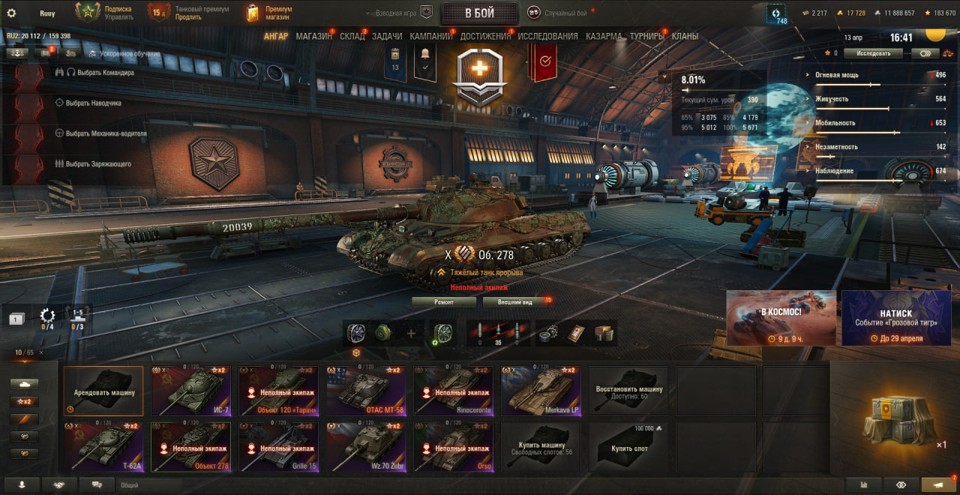This screenshot has width=960, height=495.
Task: Go to the «ЗАДАЧИ» missions tab
Action: pyautogui.click(x=387, y=36)
